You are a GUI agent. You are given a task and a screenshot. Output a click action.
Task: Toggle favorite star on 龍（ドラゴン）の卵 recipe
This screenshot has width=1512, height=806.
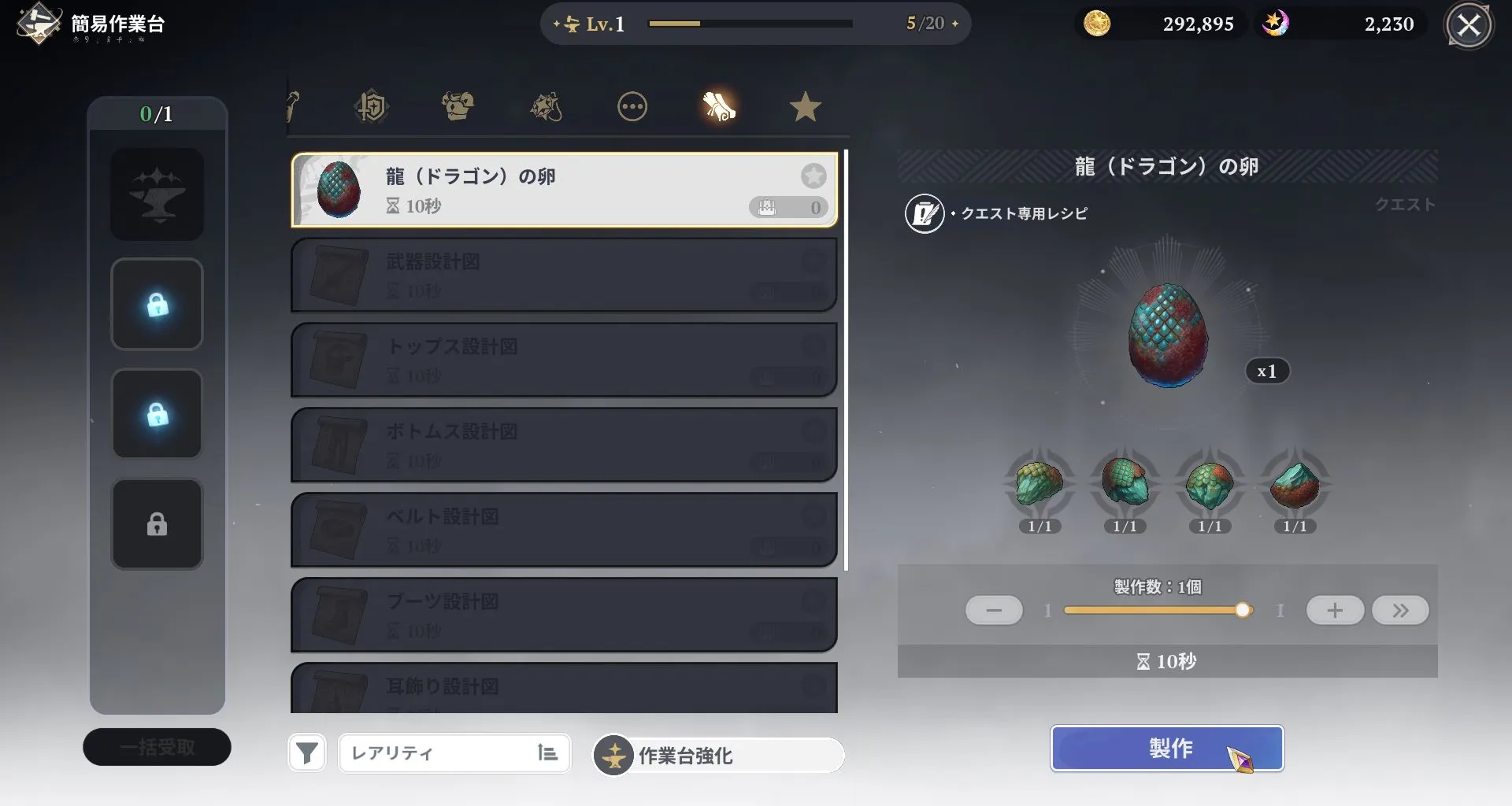click(813, 176)
